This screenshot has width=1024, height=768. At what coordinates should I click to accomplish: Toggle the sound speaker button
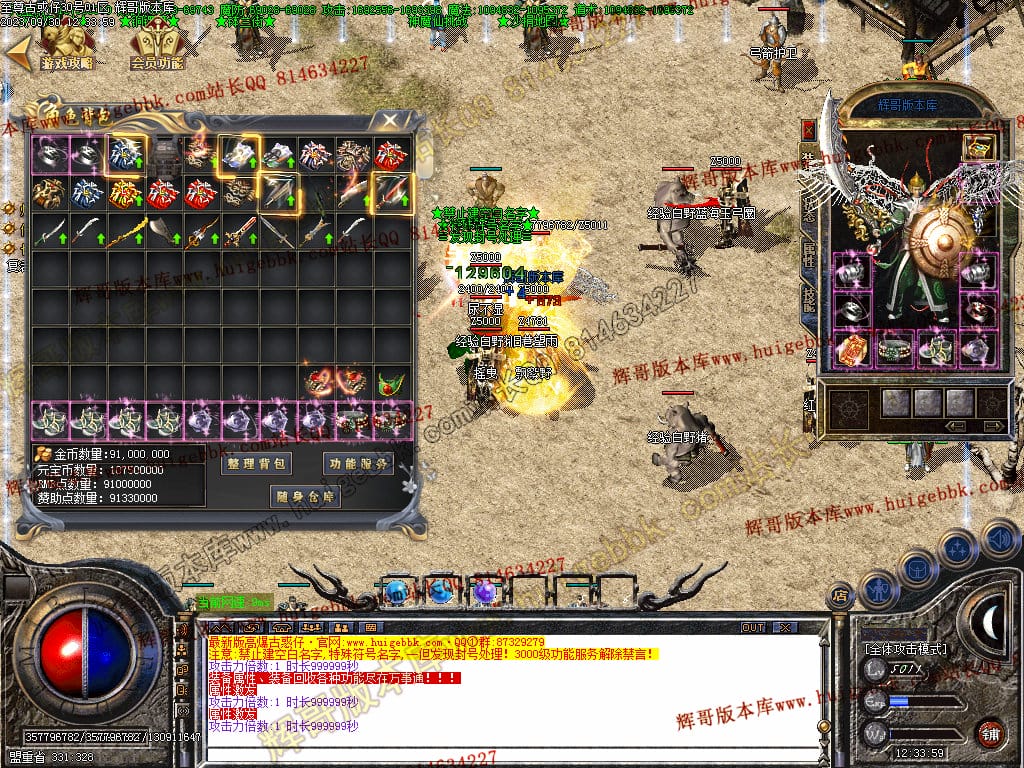(999, 537)
